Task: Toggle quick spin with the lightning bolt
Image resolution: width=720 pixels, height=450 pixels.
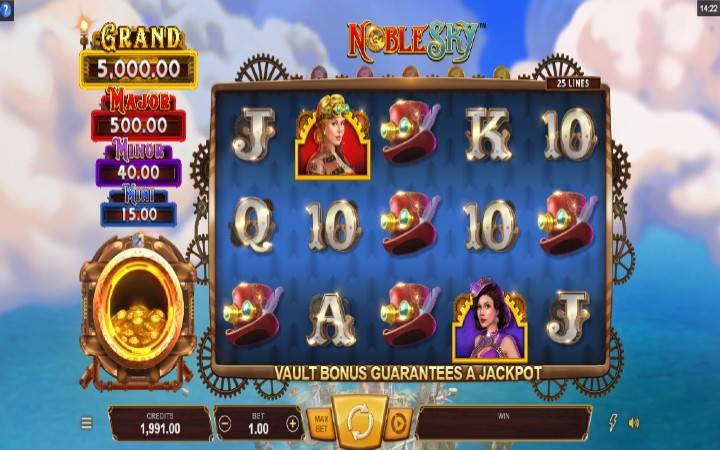Action: point(613,423)
